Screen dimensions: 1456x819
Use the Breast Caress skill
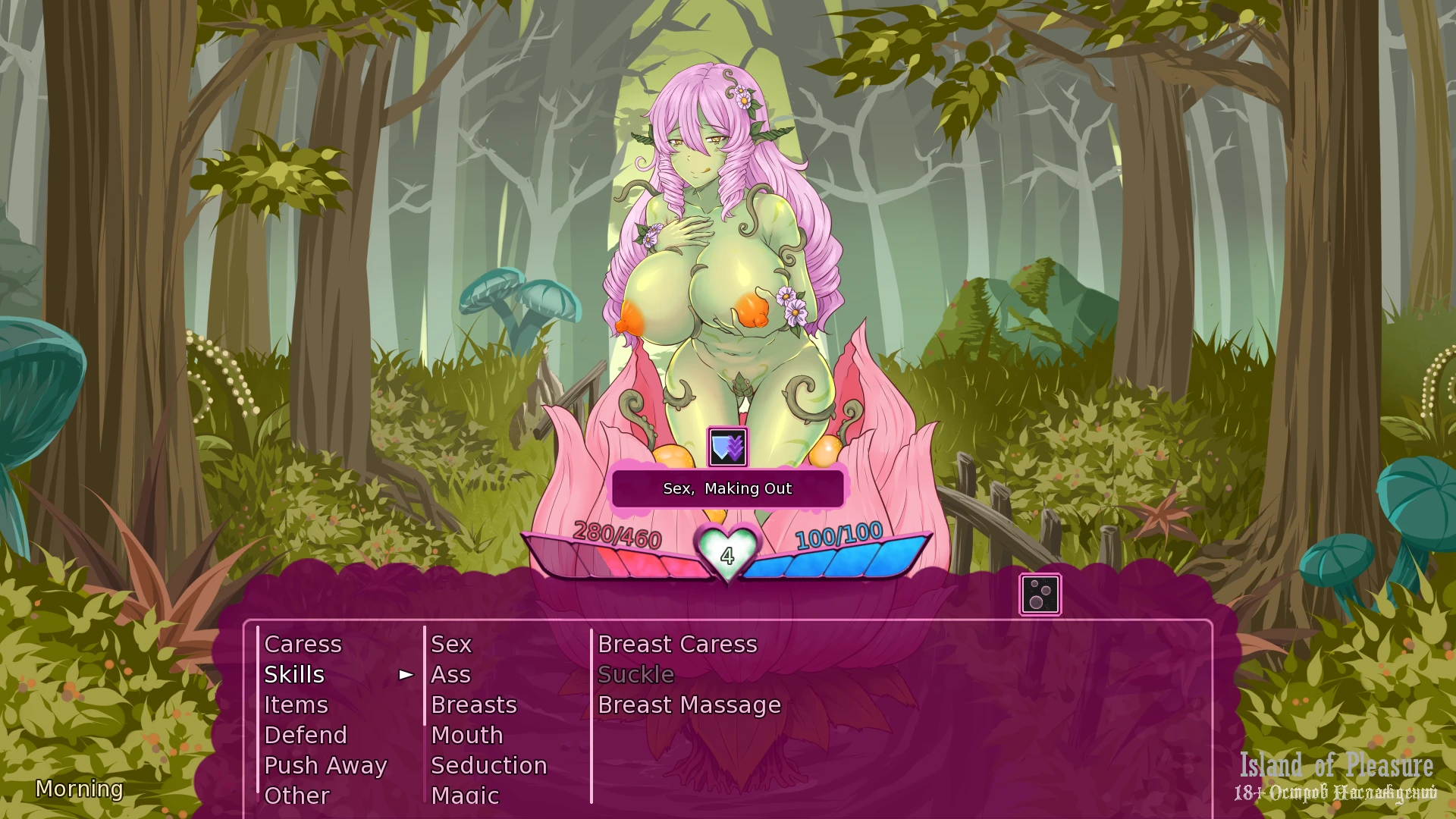(x=677, y=644)
